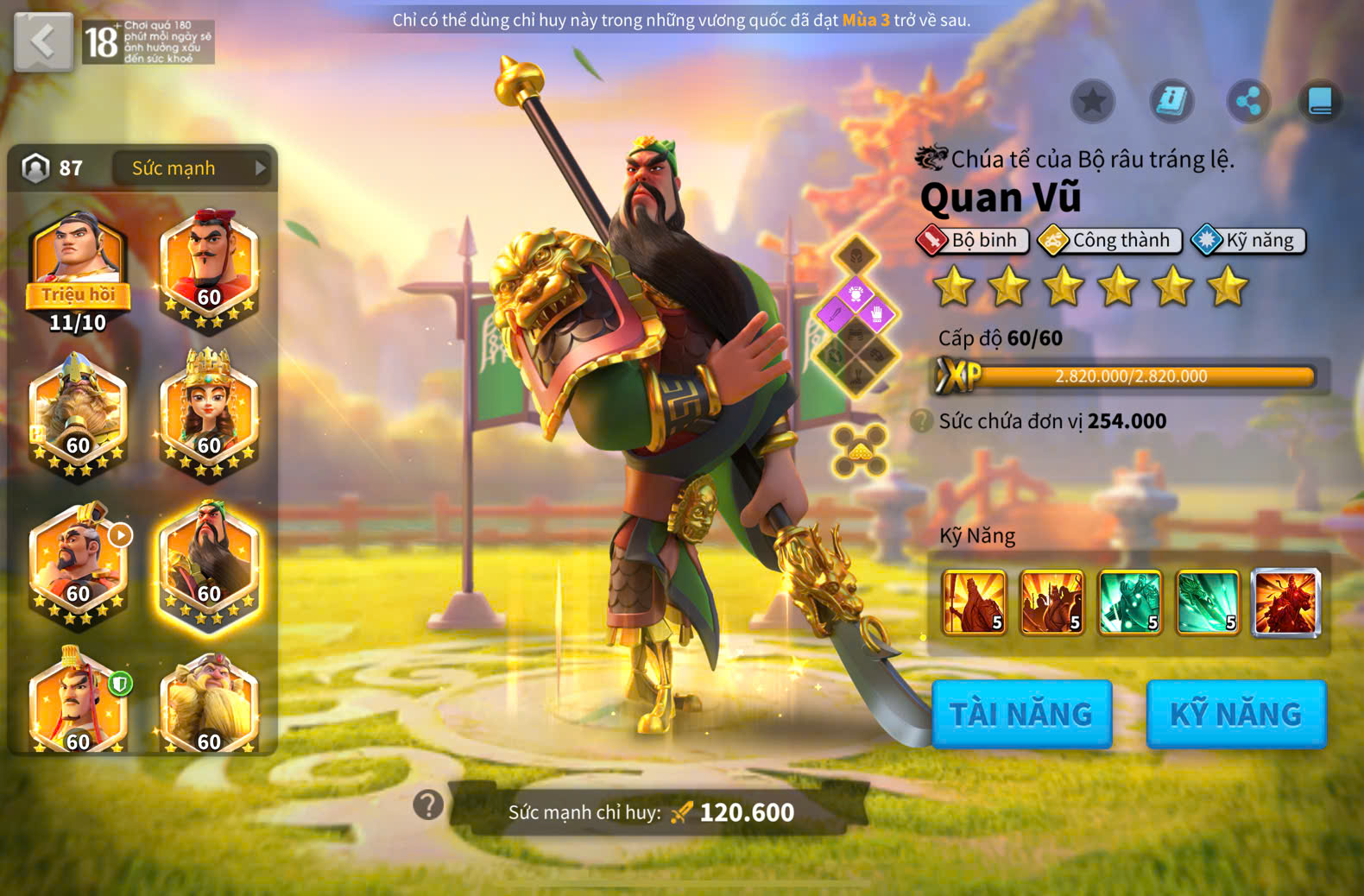Select the crowned queen commander portrait
This screenshot has height=896, width=1364.
point(209,414)
